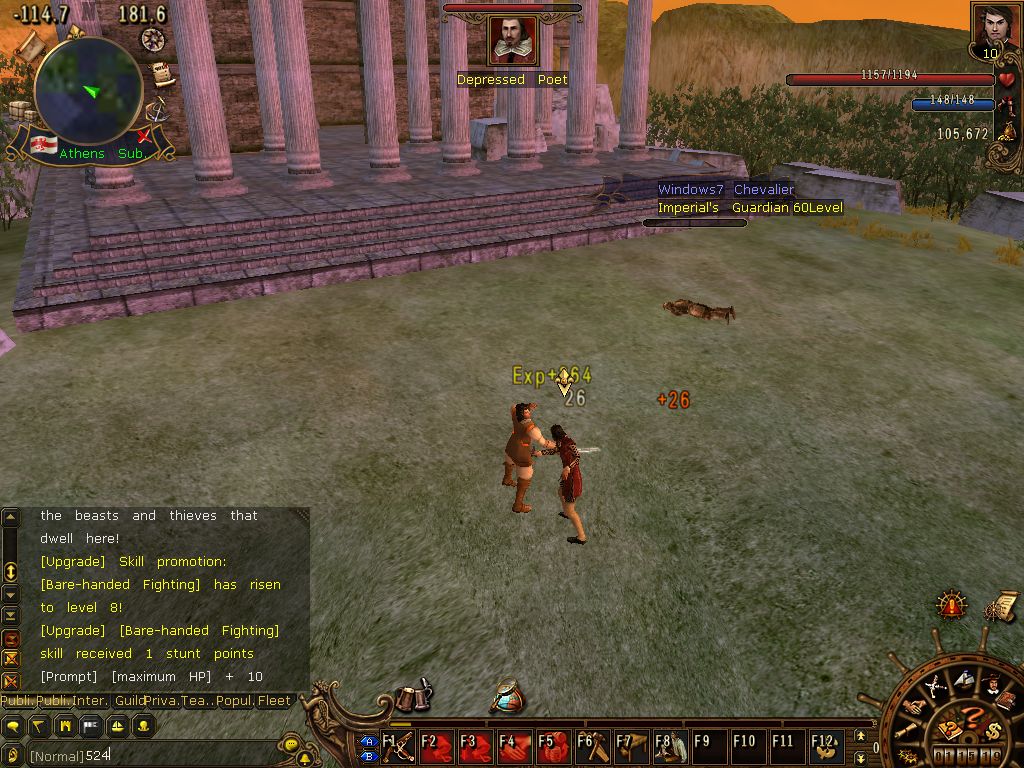
Task: Click the circular minimap
Action: tap(88, 92)
